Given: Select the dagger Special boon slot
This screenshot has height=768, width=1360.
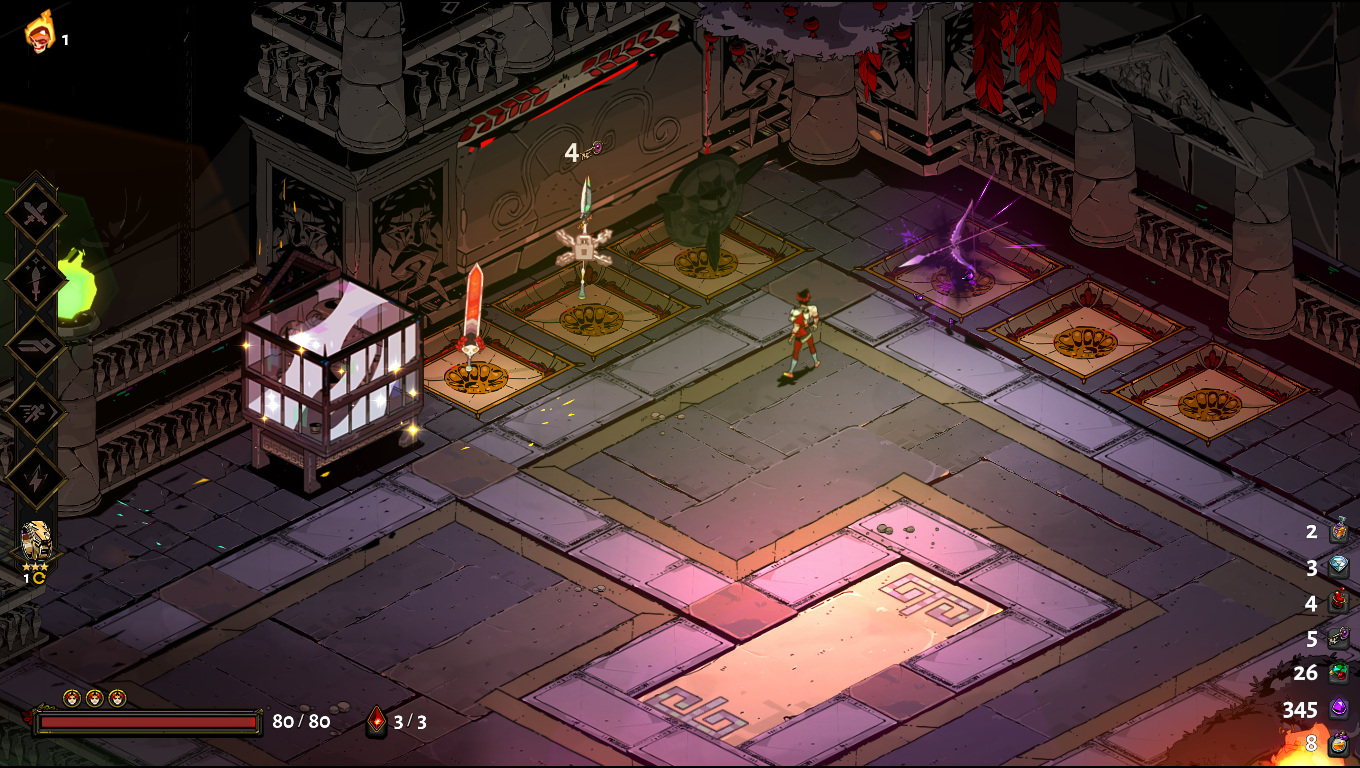Looking at the screenshot, I should click(36, 279).
